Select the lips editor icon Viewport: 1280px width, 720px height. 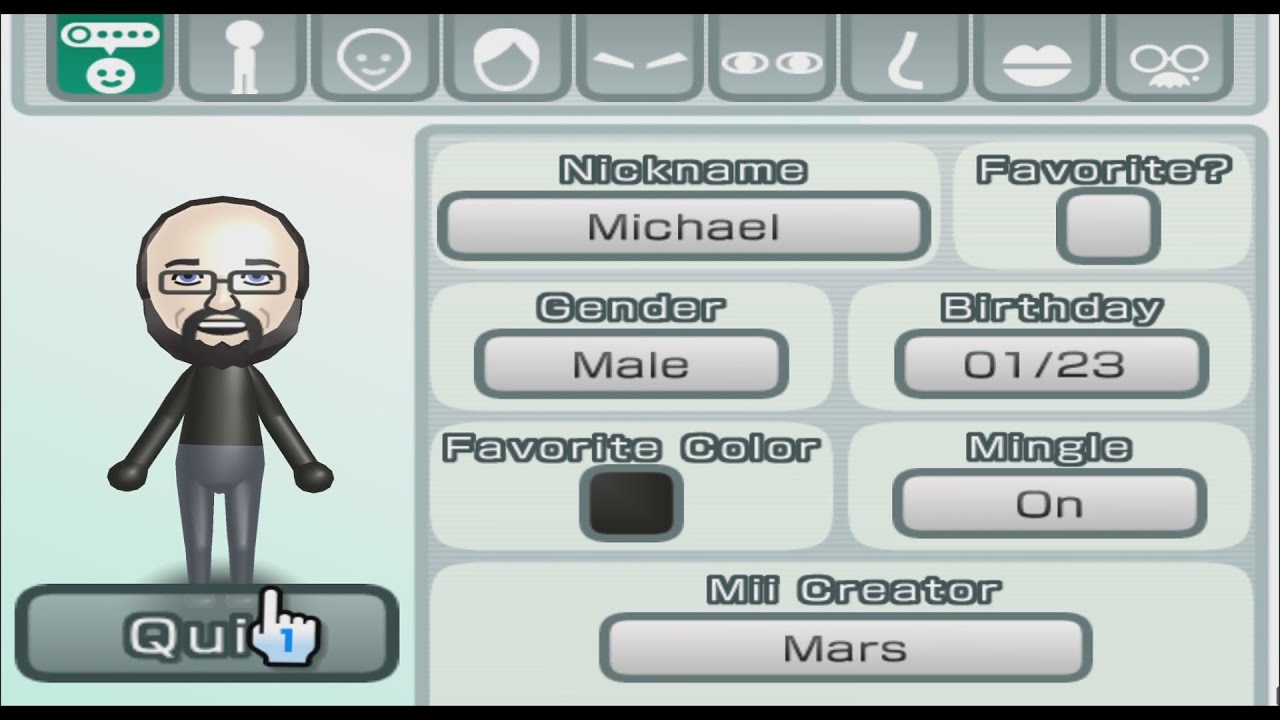[1037, 55]
